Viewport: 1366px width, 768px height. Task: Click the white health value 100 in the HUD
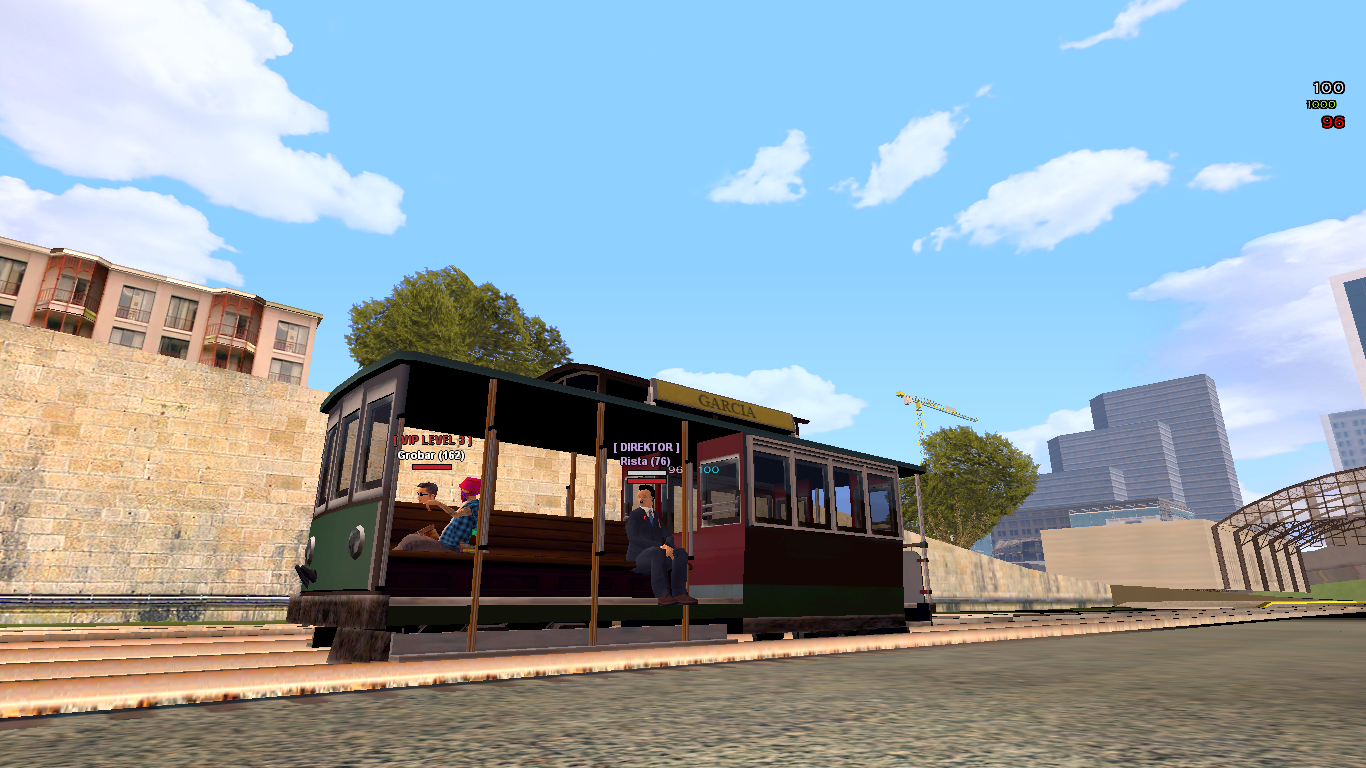(1328, 88)
